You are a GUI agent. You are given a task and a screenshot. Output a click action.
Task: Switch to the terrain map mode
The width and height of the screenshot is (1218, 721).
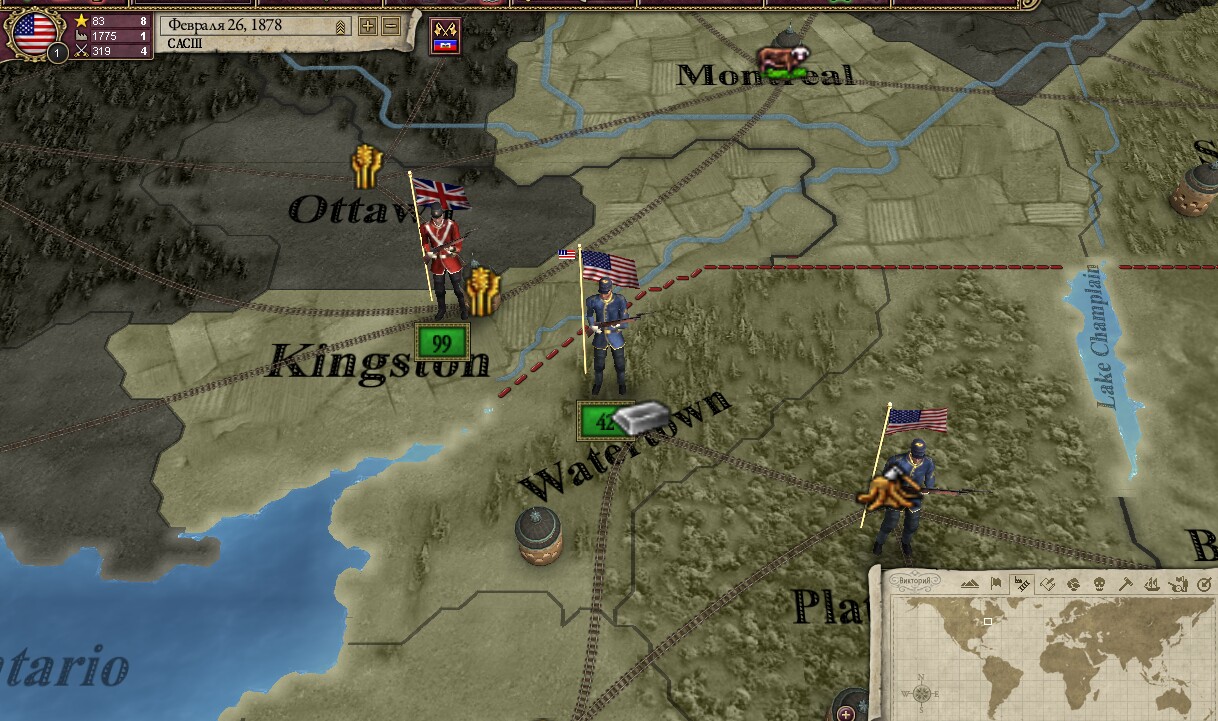coord(969,584)
